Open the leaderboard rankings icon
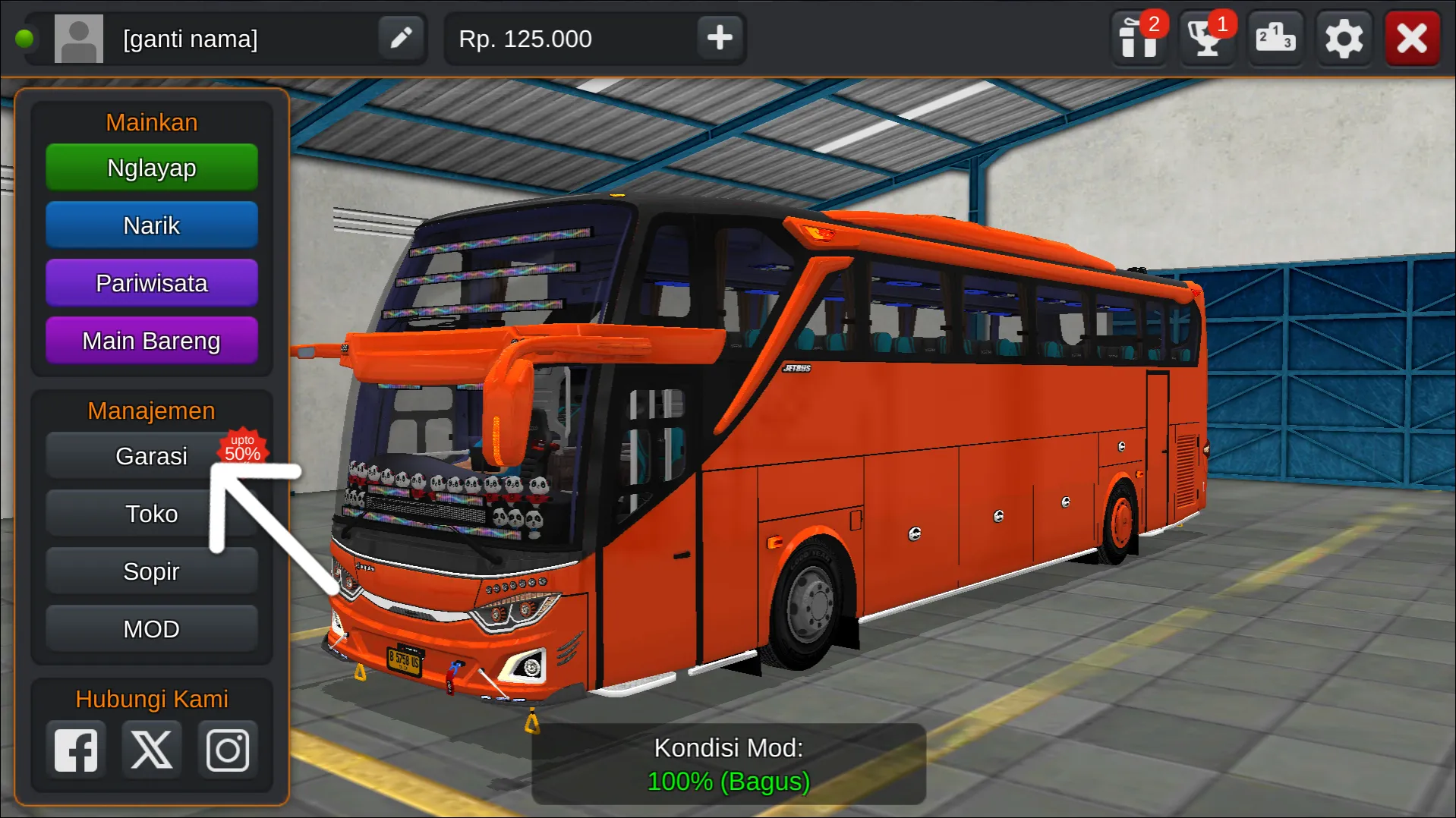 (1275, 37)
